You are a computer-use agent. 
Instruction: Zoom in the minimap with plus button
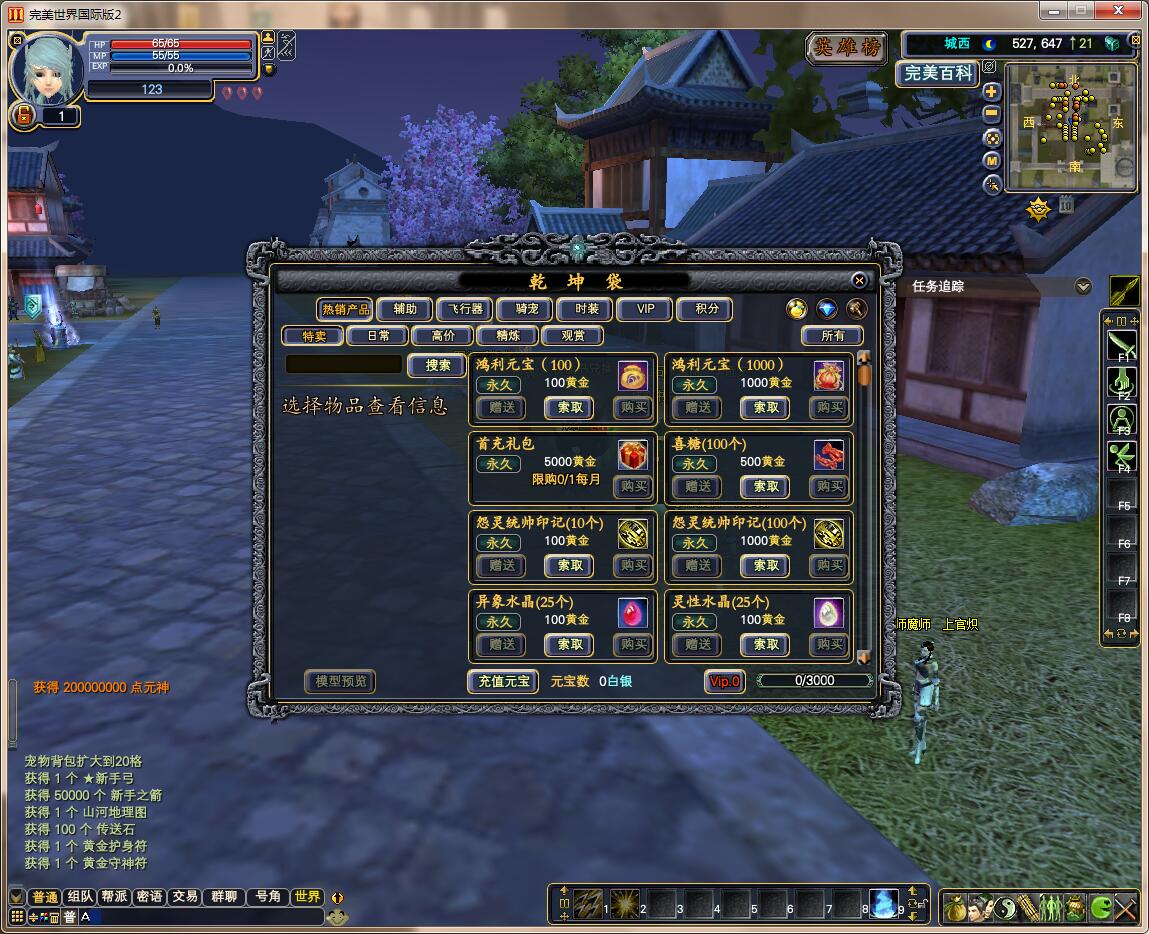pyautogui.click(x=992, y=92)
